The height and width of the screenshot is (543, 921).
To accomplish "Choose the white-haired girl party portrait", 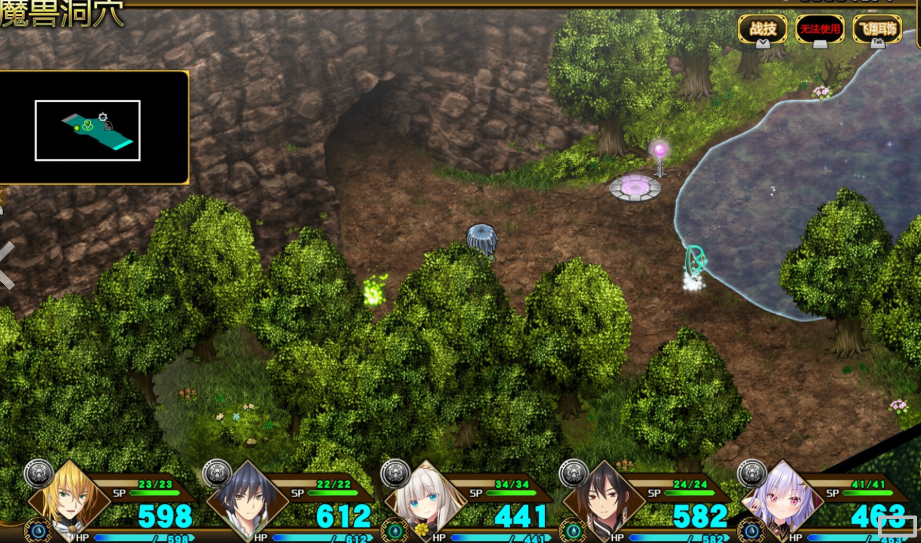I will pyautogui.click(x=426, y=496).
